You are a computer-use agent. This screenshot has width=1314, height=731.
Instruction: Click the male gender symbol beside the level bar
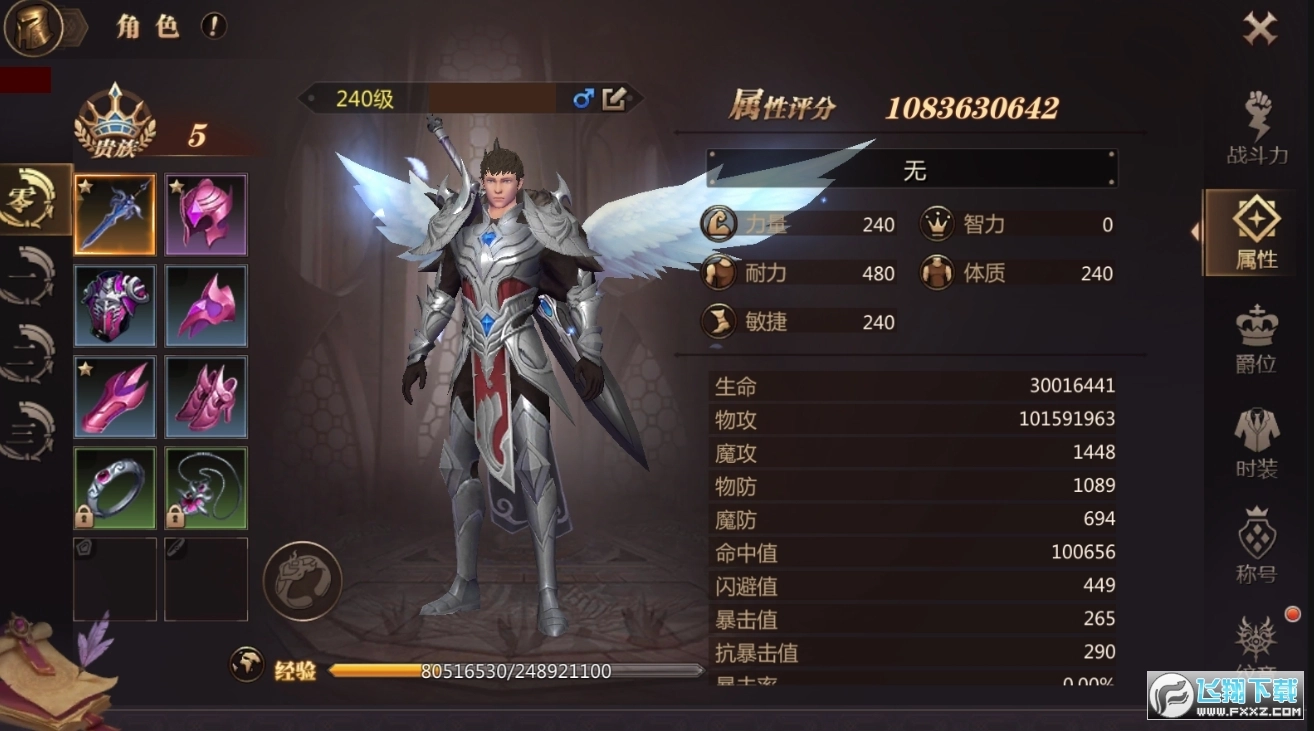[584, 100]
